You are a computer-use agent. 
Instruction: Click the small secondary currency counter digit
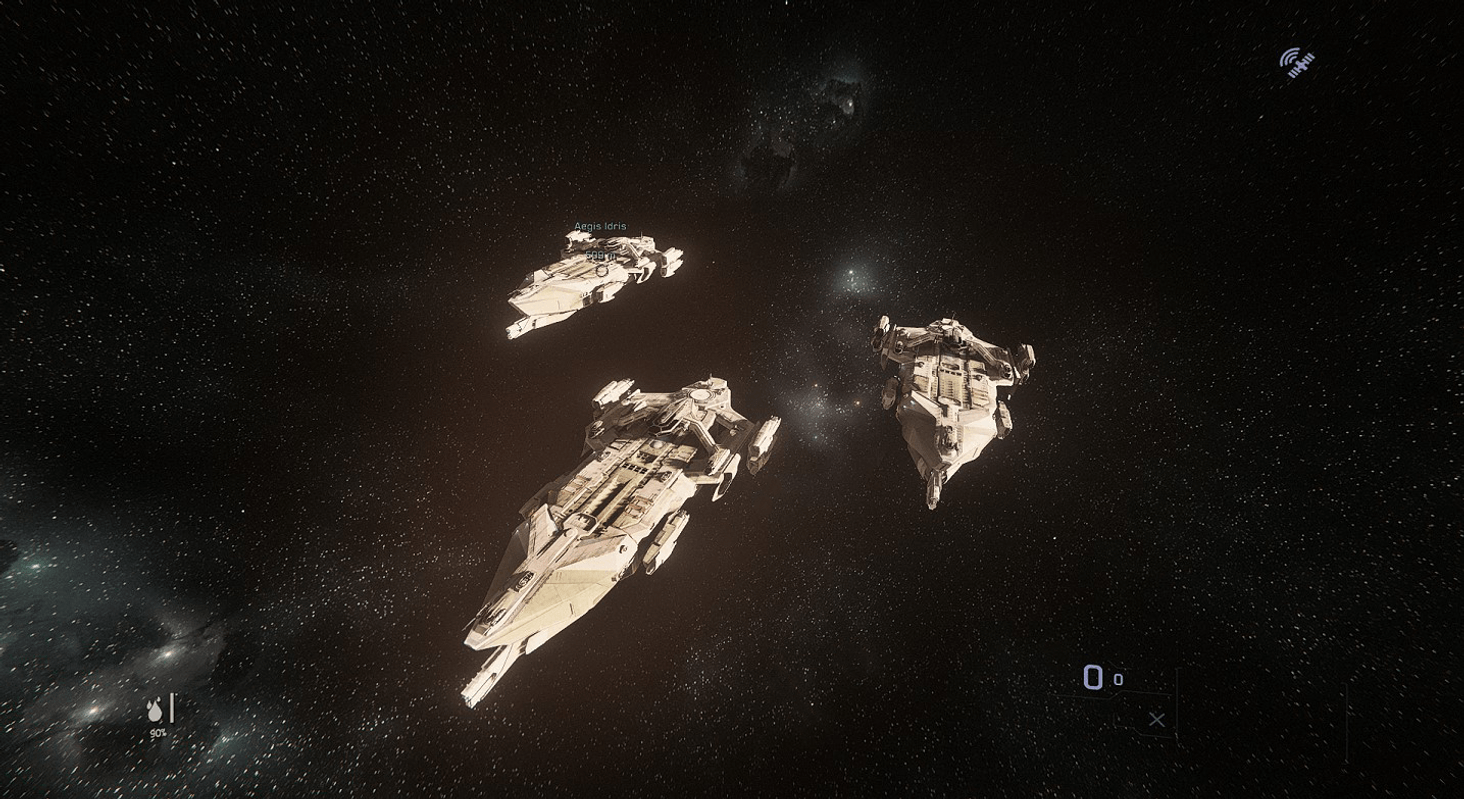click(1118, 679)
